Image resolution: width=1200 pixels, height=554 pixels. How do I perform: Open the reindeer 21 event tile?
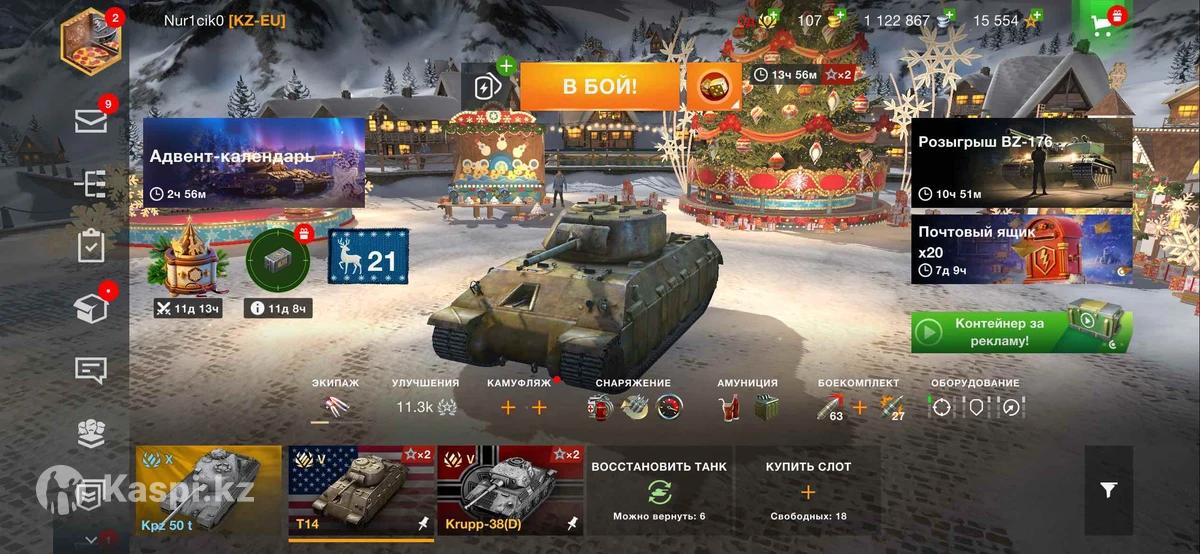point(369,262)
